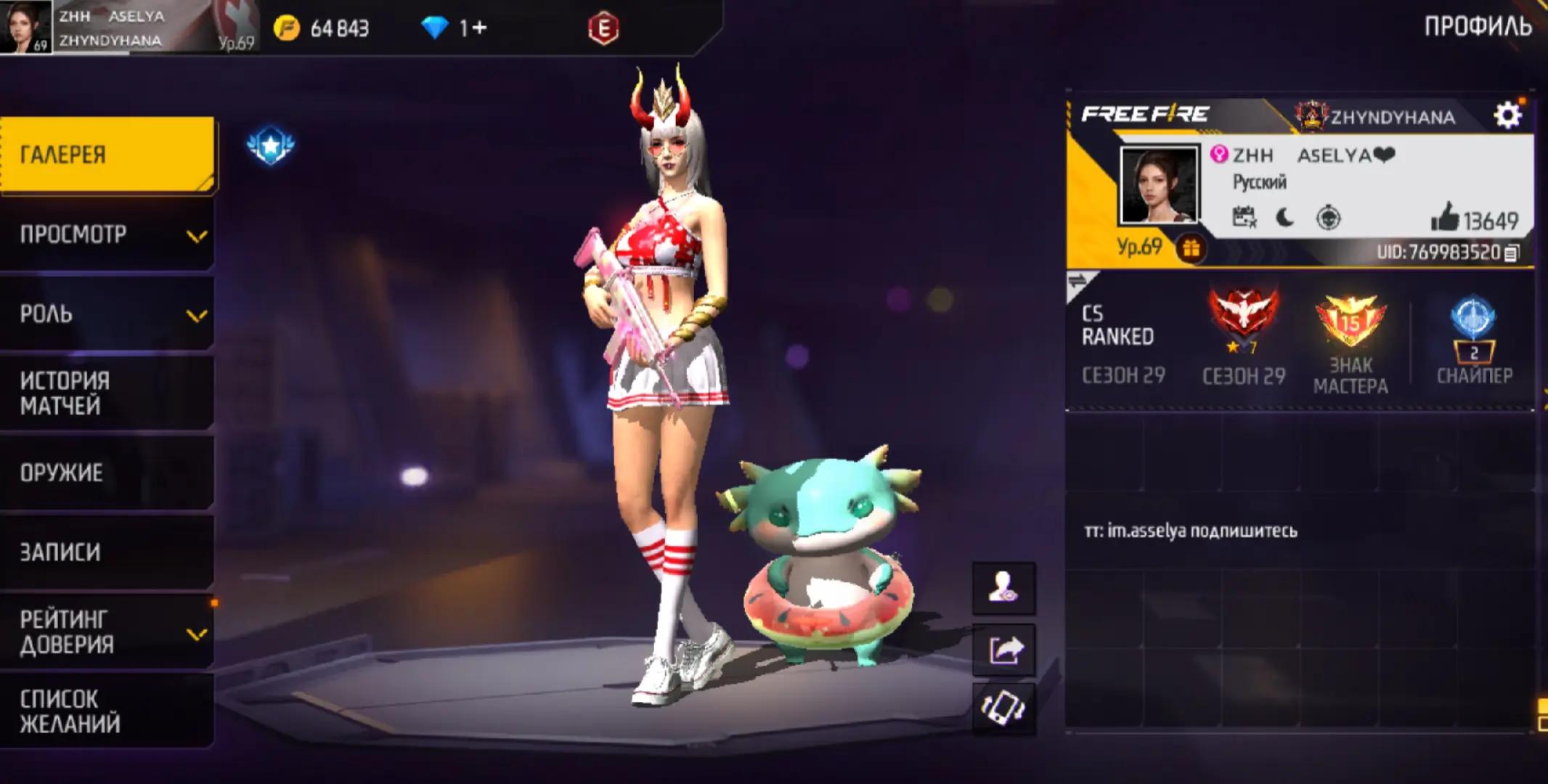Open Список желаний
1548x784 pixels.
pos(107,711)
